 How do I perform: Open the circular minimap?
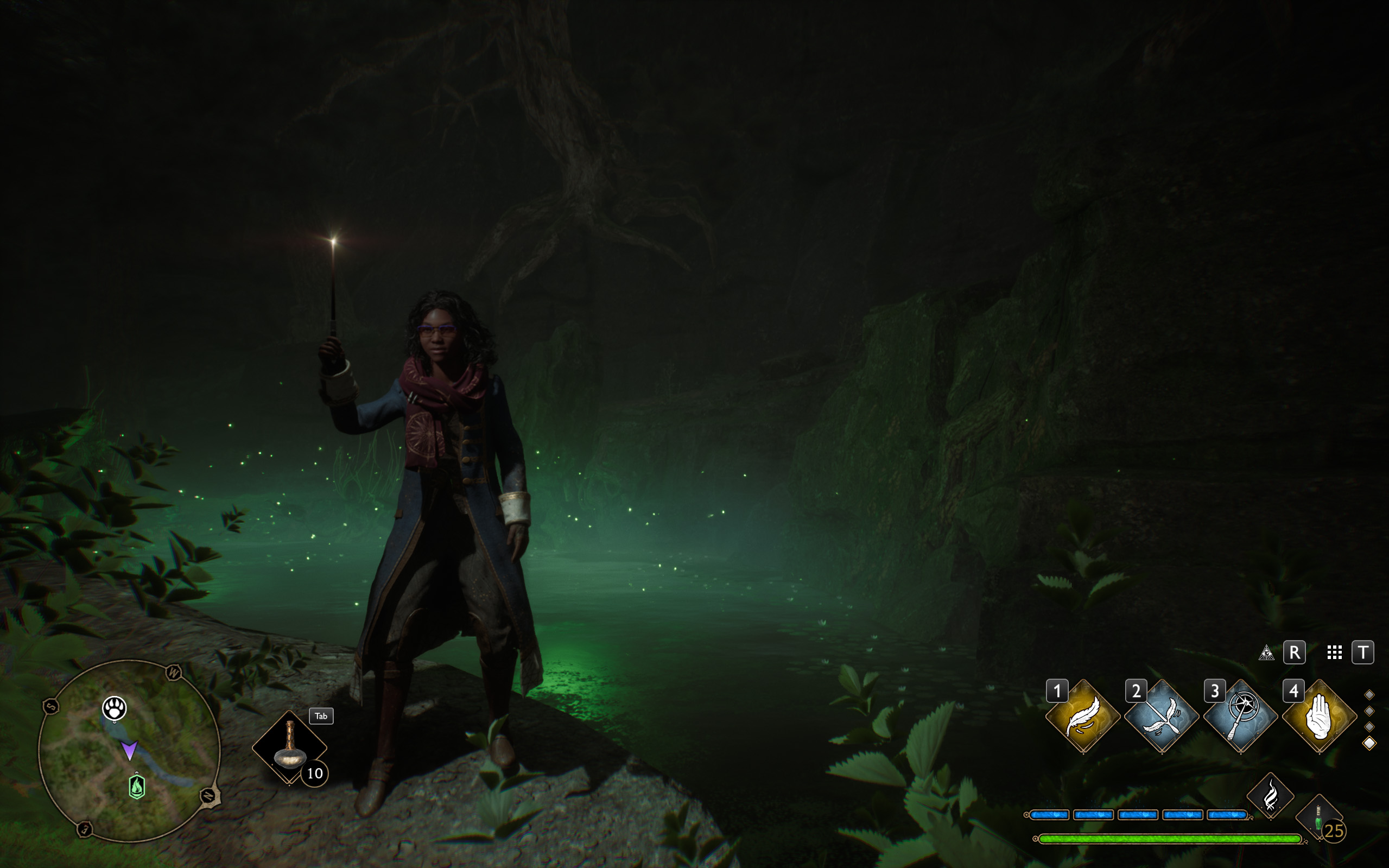[x=130, y=751]
